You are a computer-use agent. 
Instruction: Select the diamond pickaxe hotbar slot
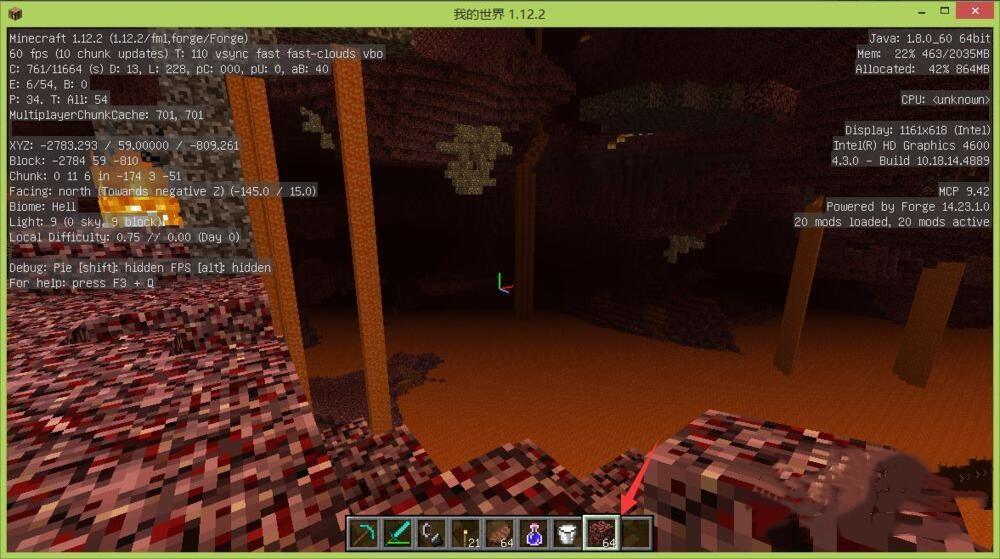click(x=363, y=533)
